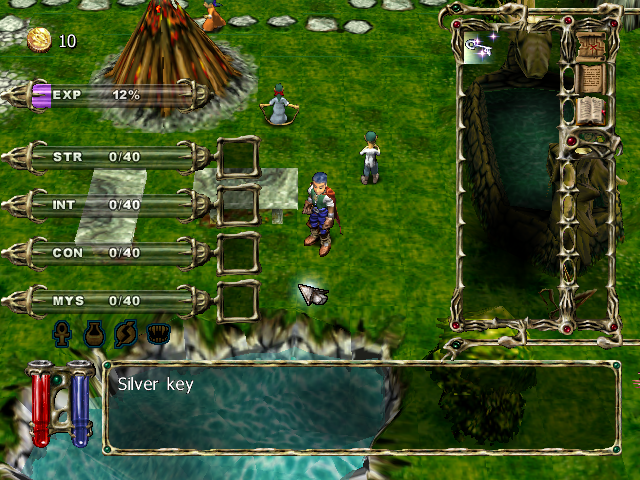Select the Silver key in the inventory

click(477, 45)
